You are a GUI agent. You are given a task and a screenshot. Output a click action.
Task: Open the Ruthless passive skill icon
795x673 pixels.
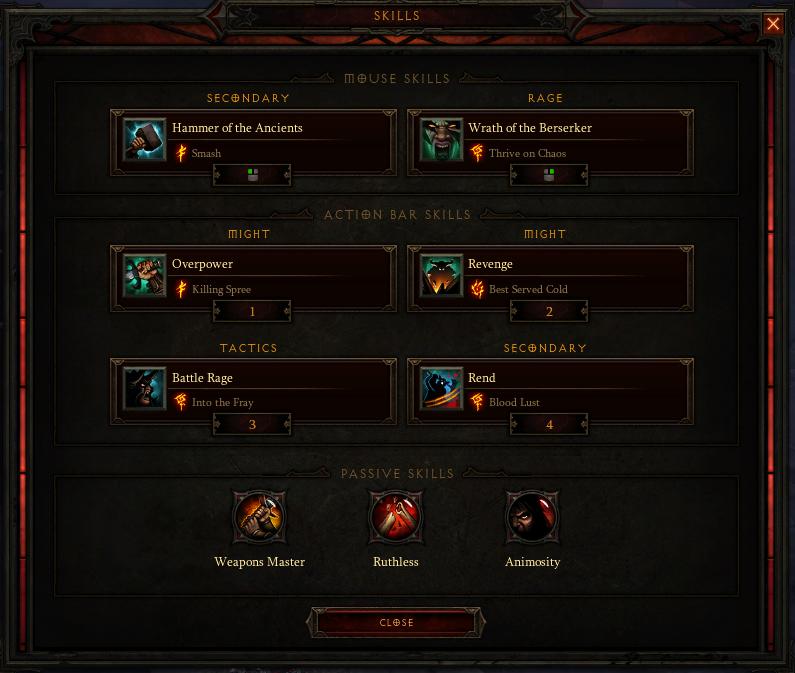pos(396,518)
